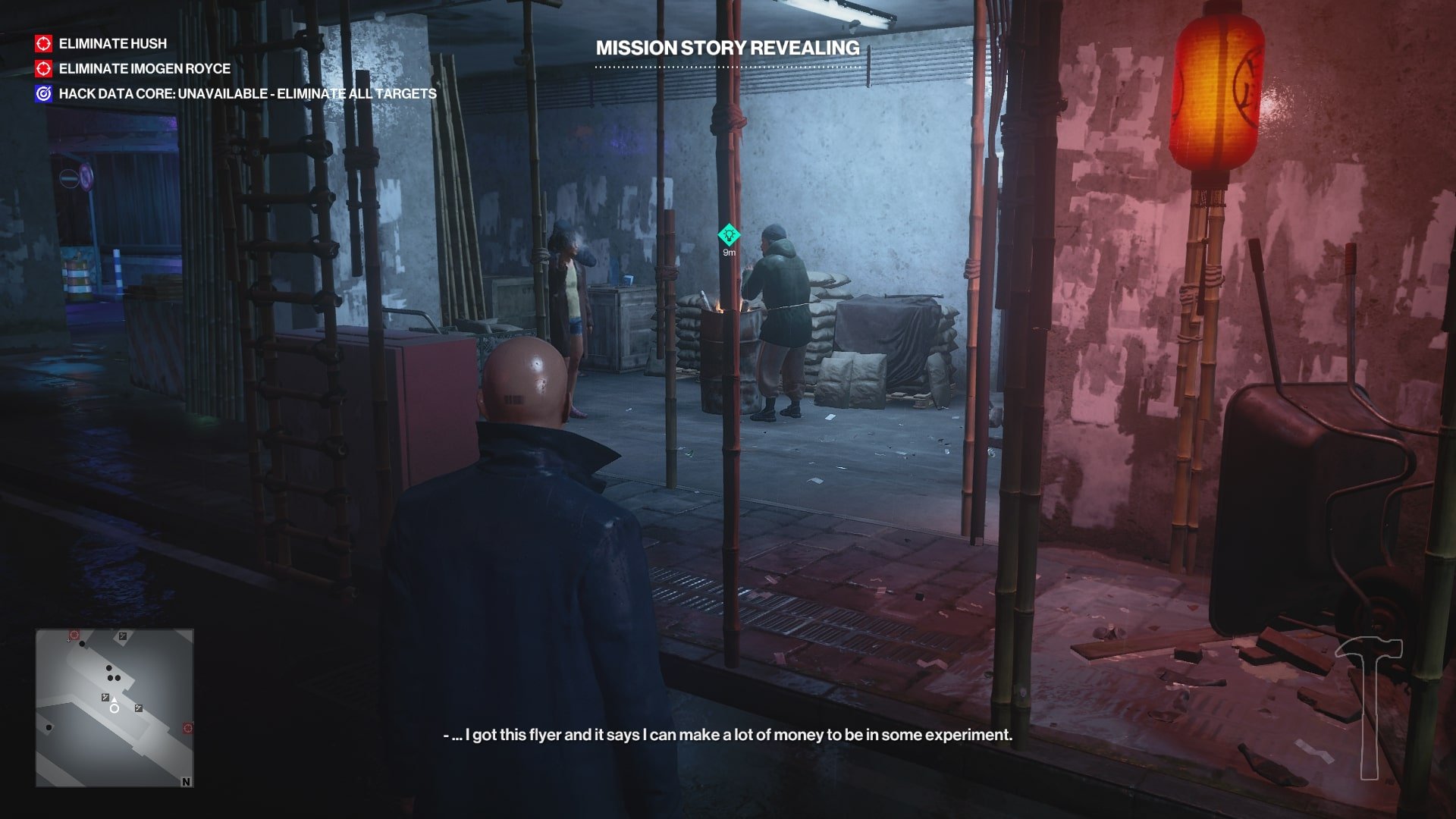Toggle the white player circle on the minimap

pos(115,709)
